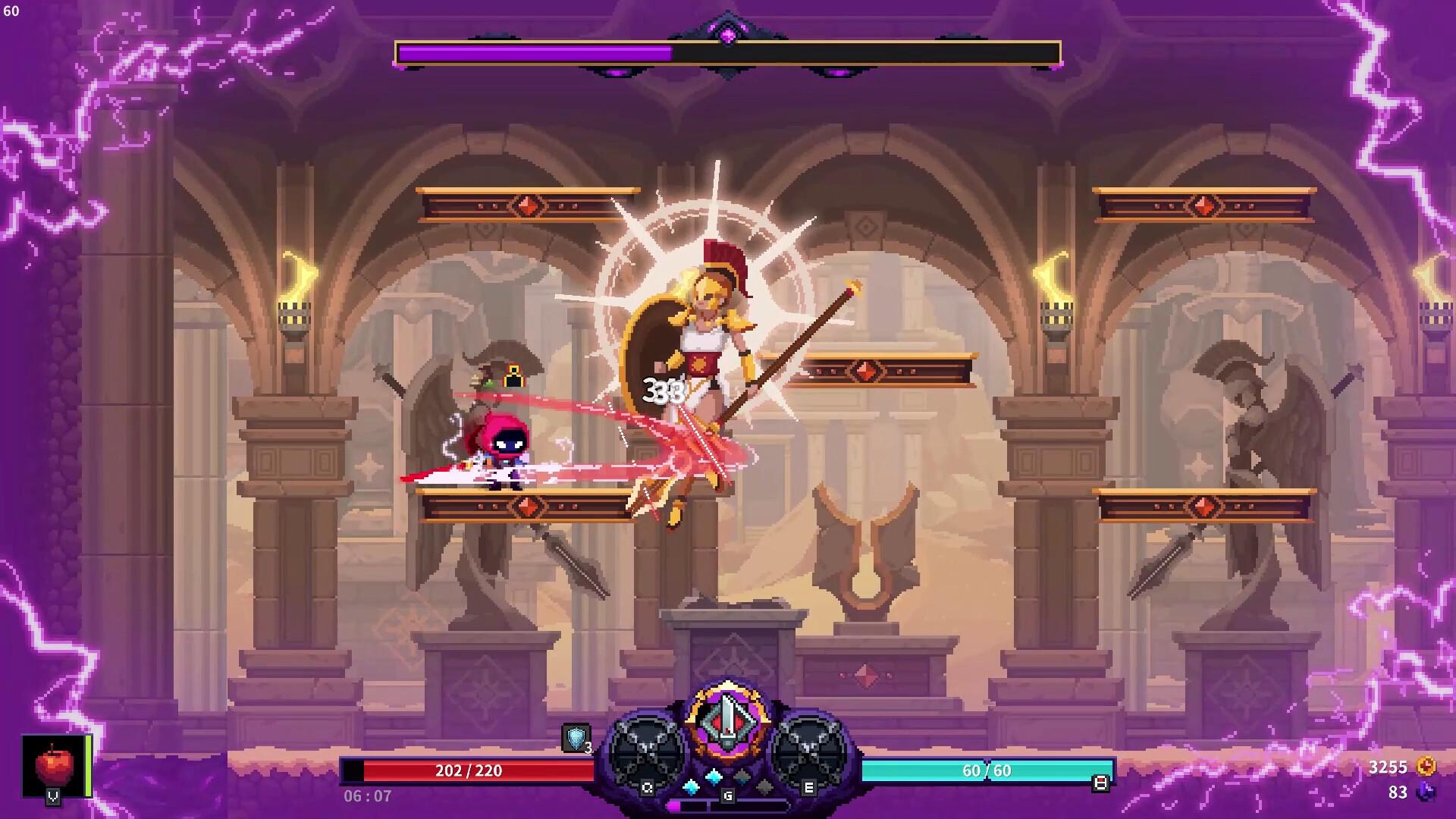Click the purple soul gem currency icon
1456x819 pixels.
(x=1426, y=792)
